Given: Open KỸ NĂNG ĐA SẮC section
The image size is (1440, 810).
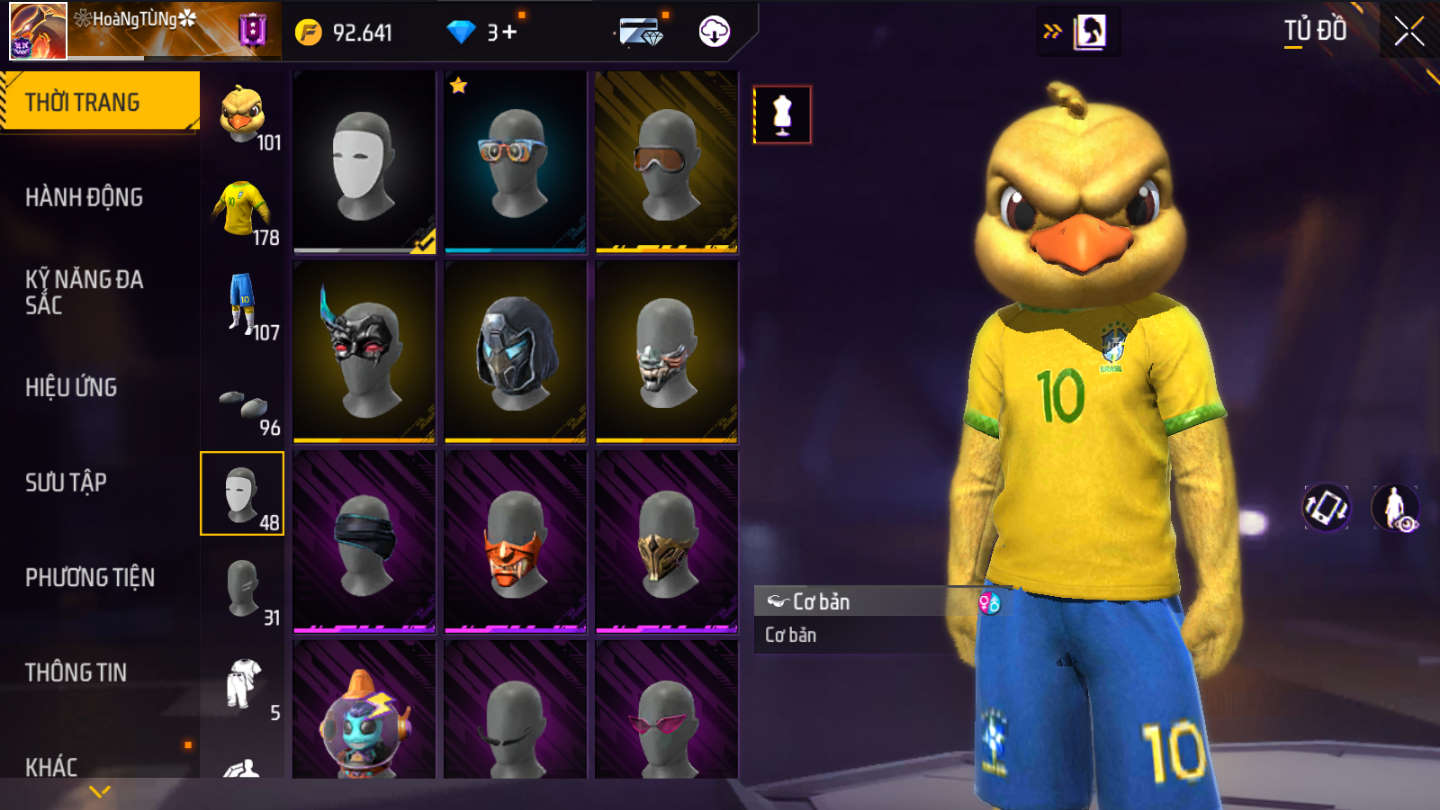Looking at the screenshot, I should tap(85, 292).
